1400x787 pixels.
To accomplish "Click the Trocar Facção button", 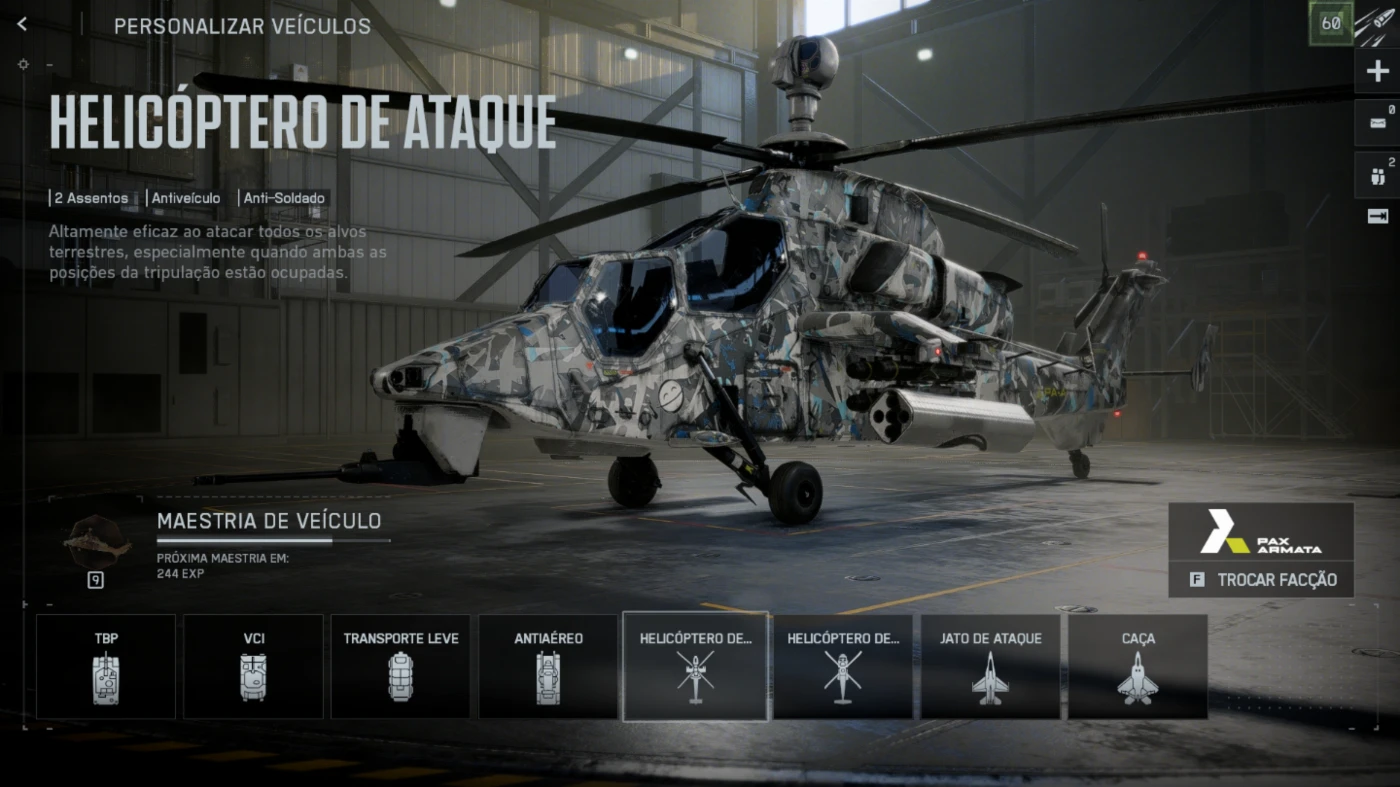I will coord(1261,580).
